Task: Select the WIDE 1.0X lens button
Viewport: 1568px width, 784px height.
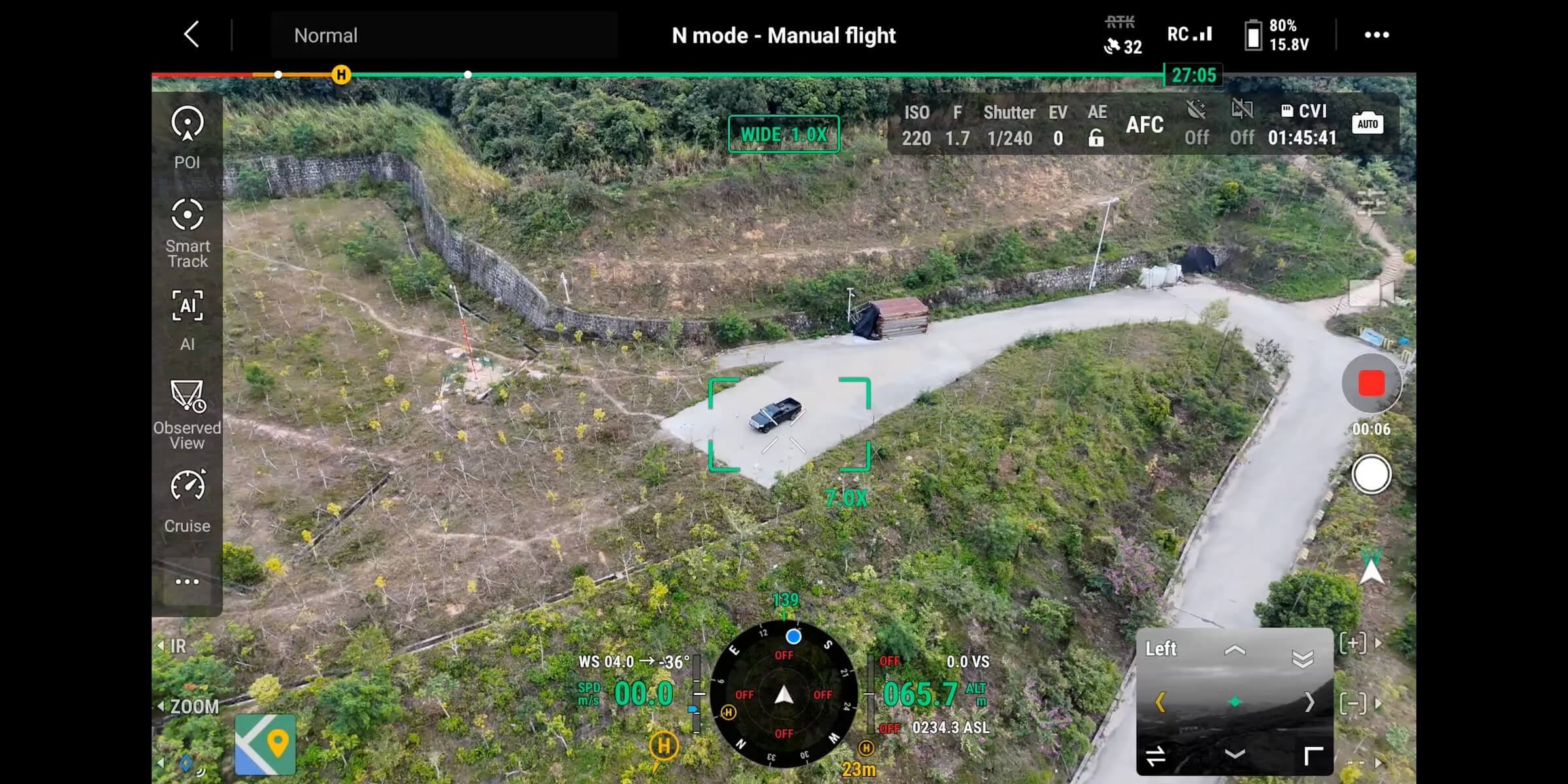Action: click(x=783, y=135)
